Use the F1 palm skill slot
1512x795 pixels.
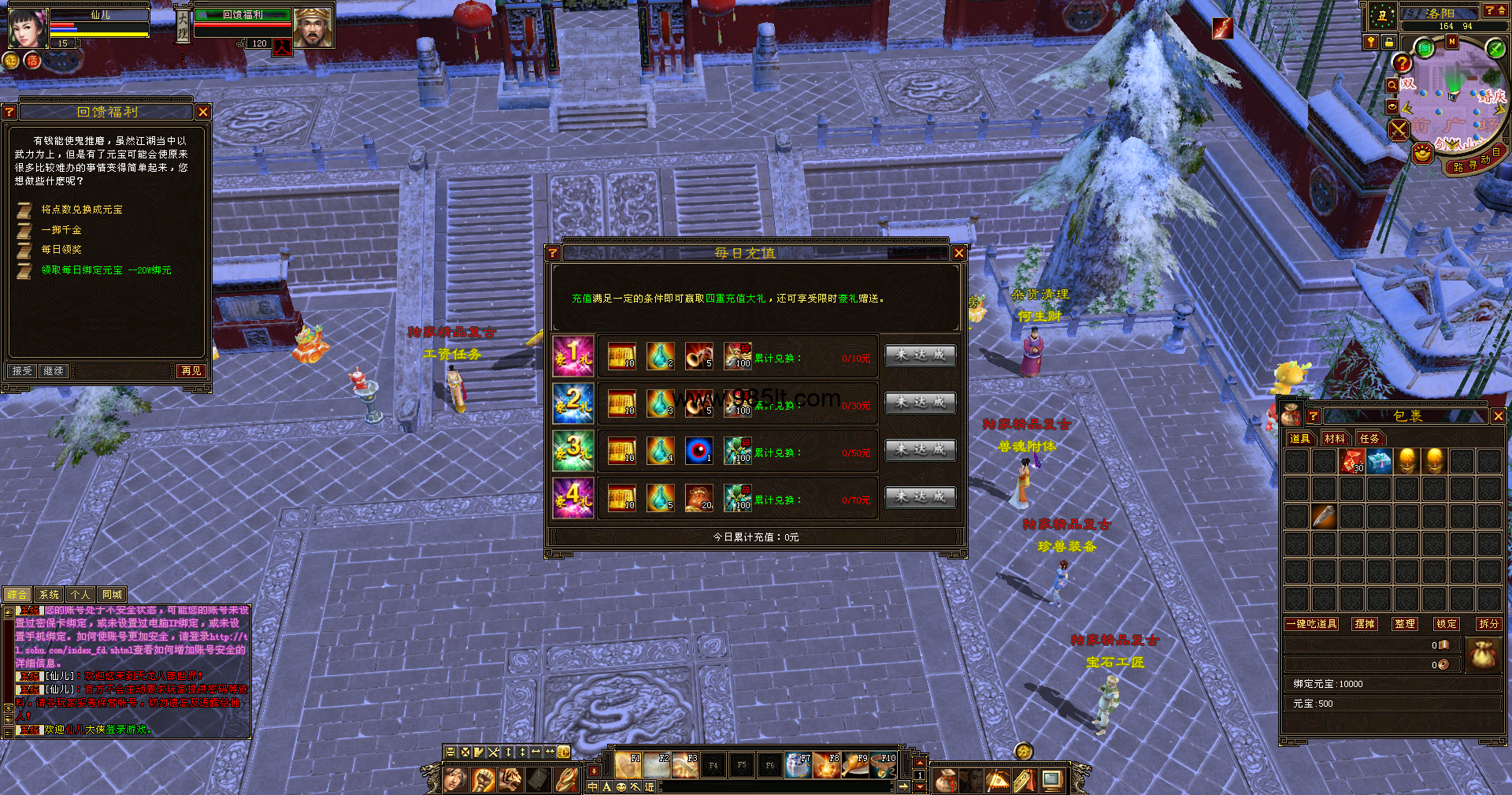coord(628,765)
